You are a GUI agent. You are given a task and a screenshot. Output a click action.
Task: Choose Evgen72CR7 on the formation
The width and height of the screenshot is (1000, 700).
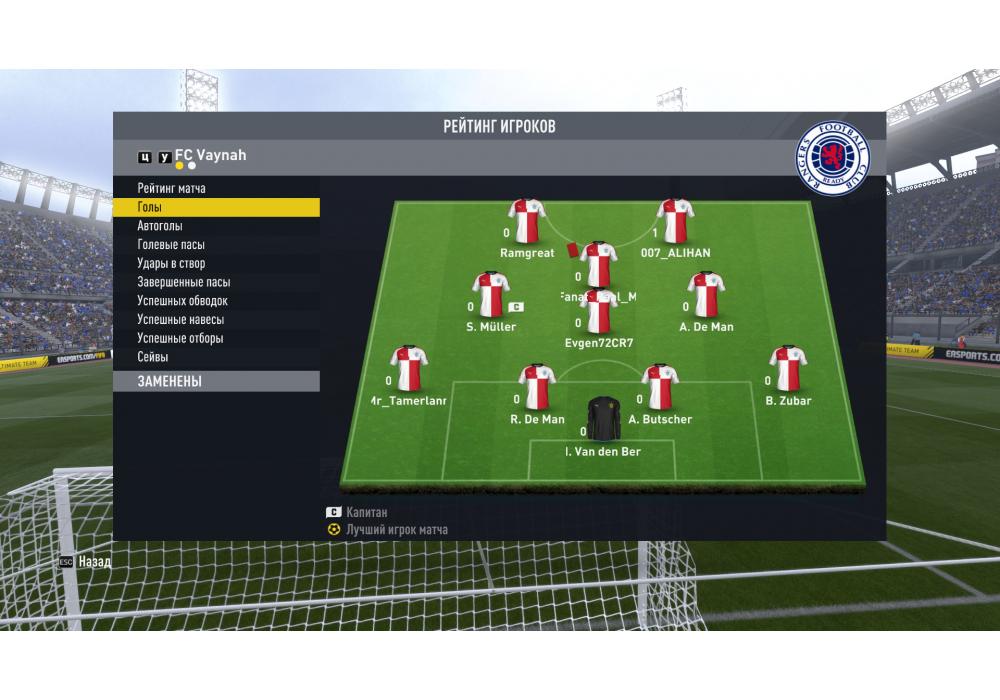pos(599,311)
